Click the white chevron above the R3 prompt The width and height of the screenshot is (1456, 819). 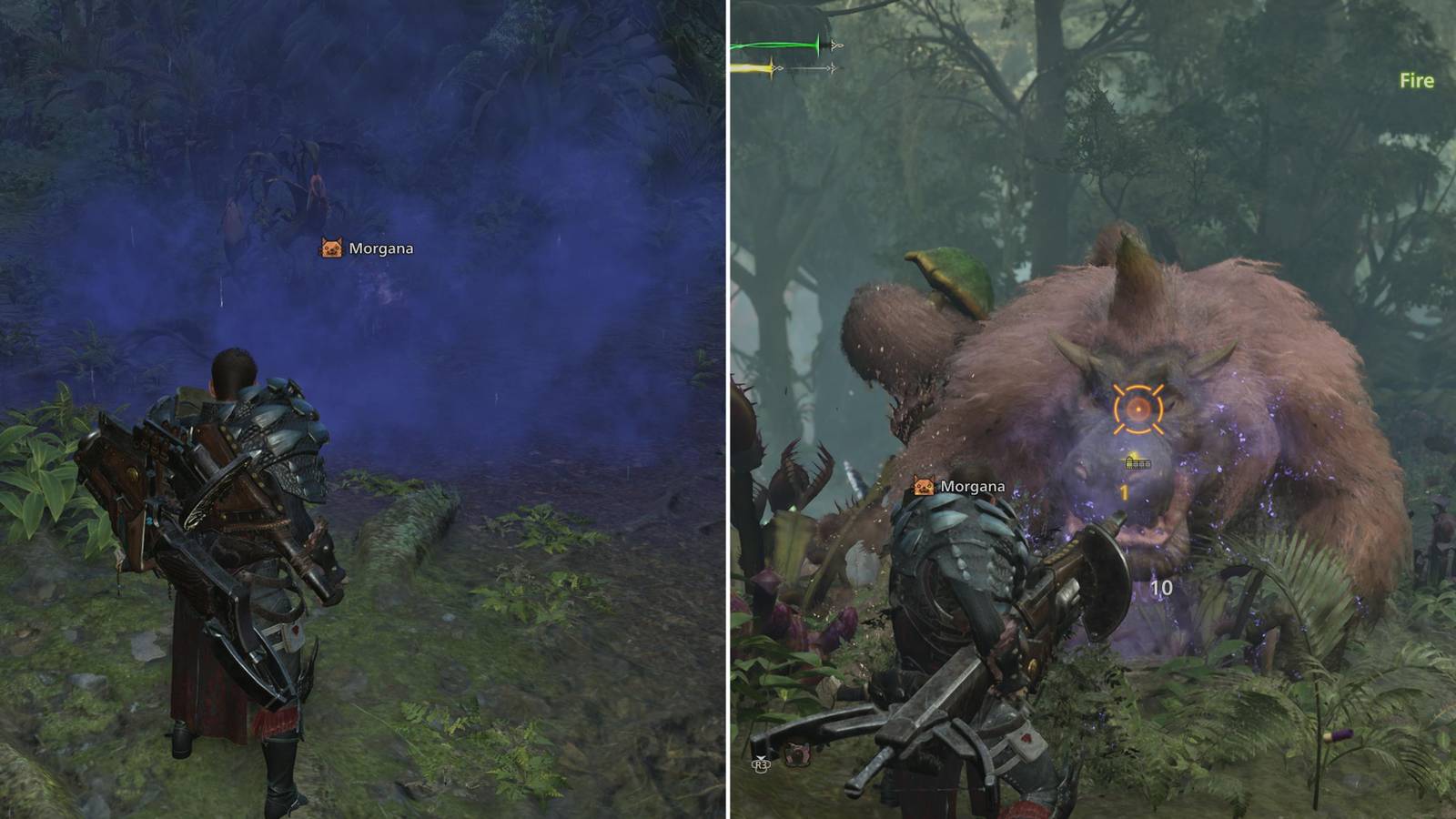[761, 756]
